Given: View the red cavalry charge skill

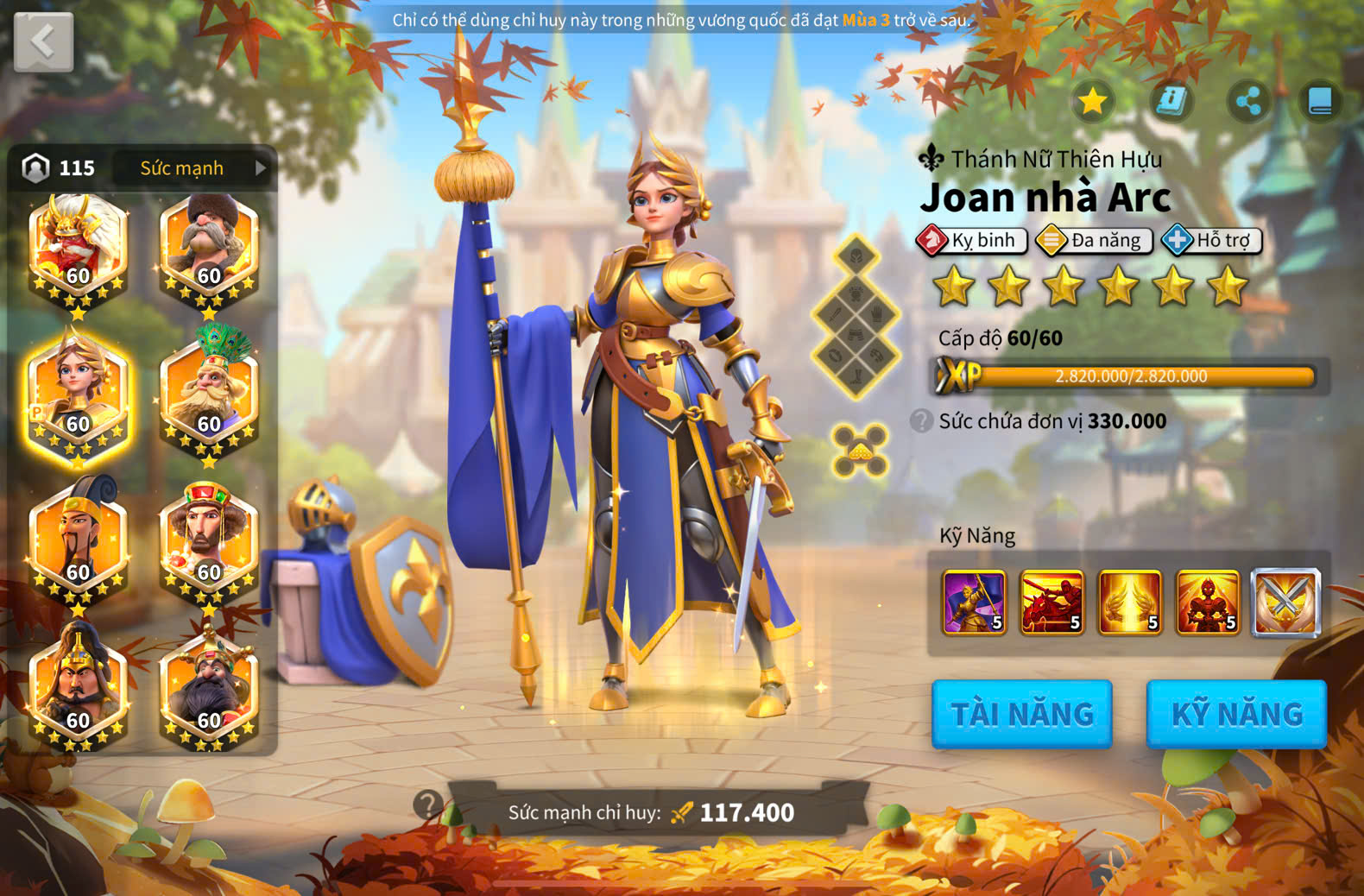Looking at the screenshot, I should 1051,602.
